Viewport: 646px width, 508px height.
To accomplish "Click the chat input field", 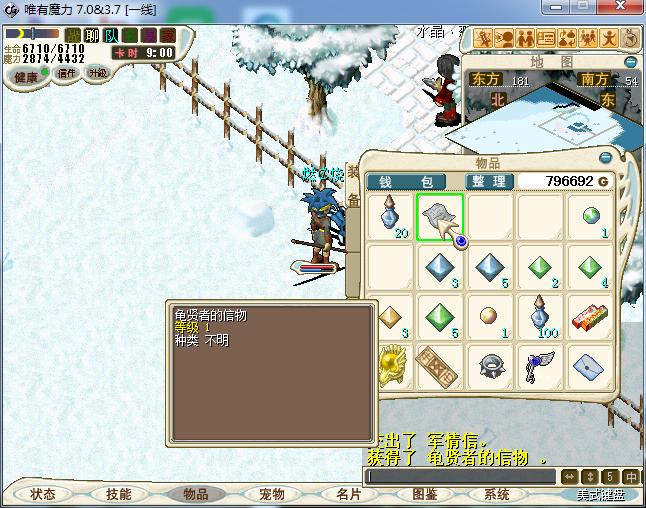I will (458, 477).
